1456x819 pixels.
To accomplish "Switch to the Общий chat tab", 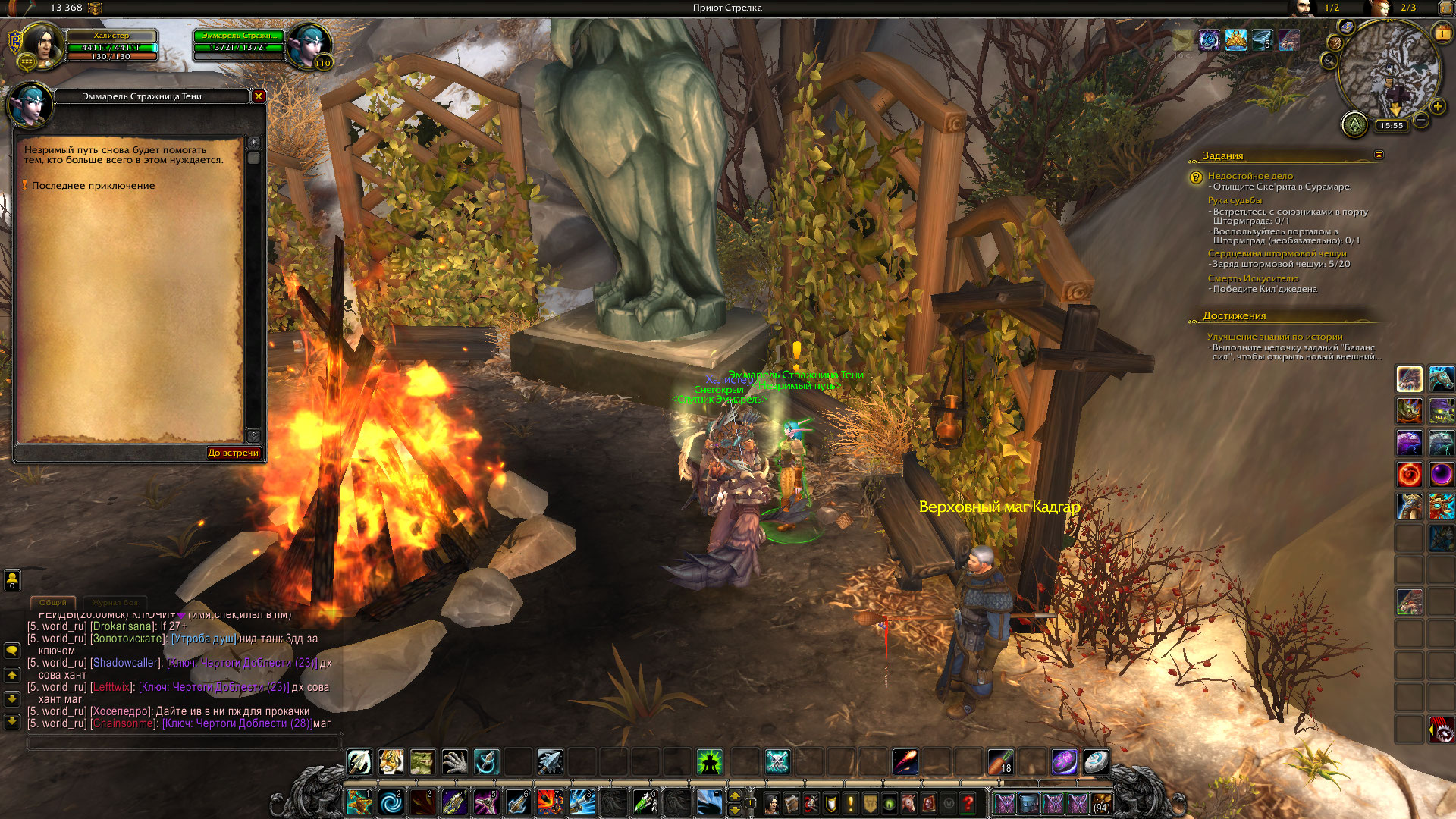I will pos(53,602).
